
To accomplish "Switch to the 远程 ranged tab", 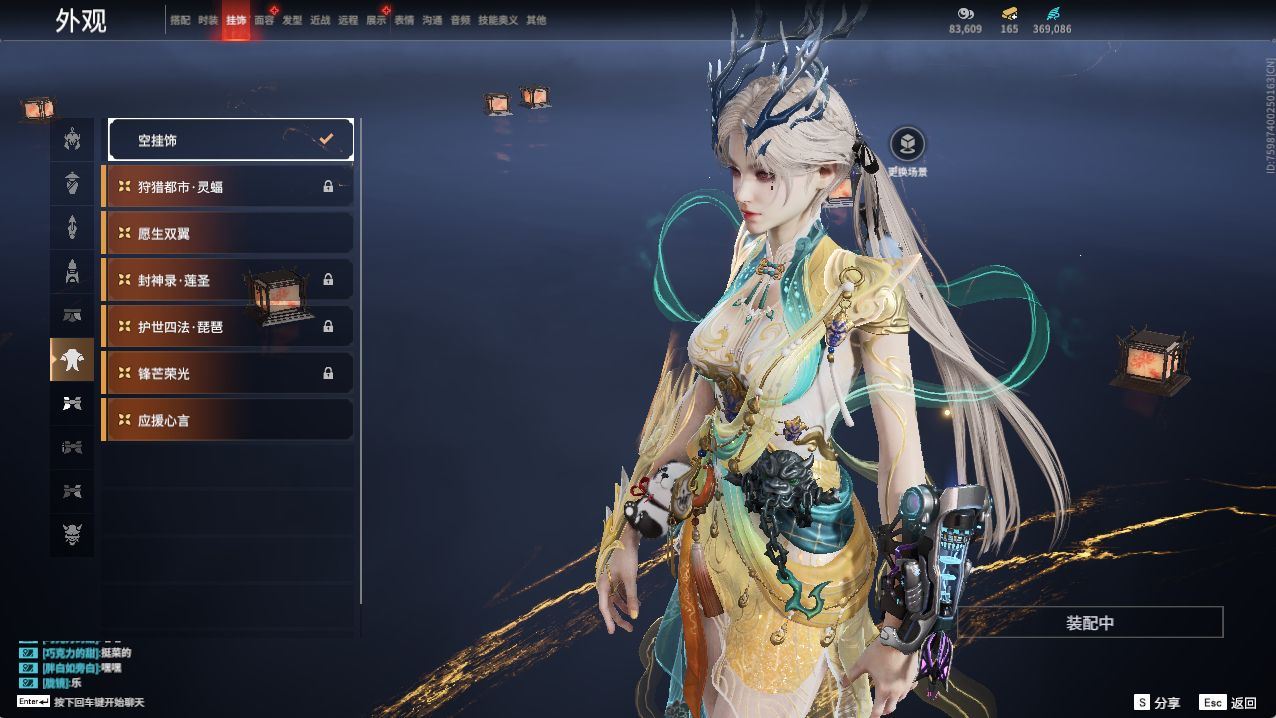I will 348,20.
